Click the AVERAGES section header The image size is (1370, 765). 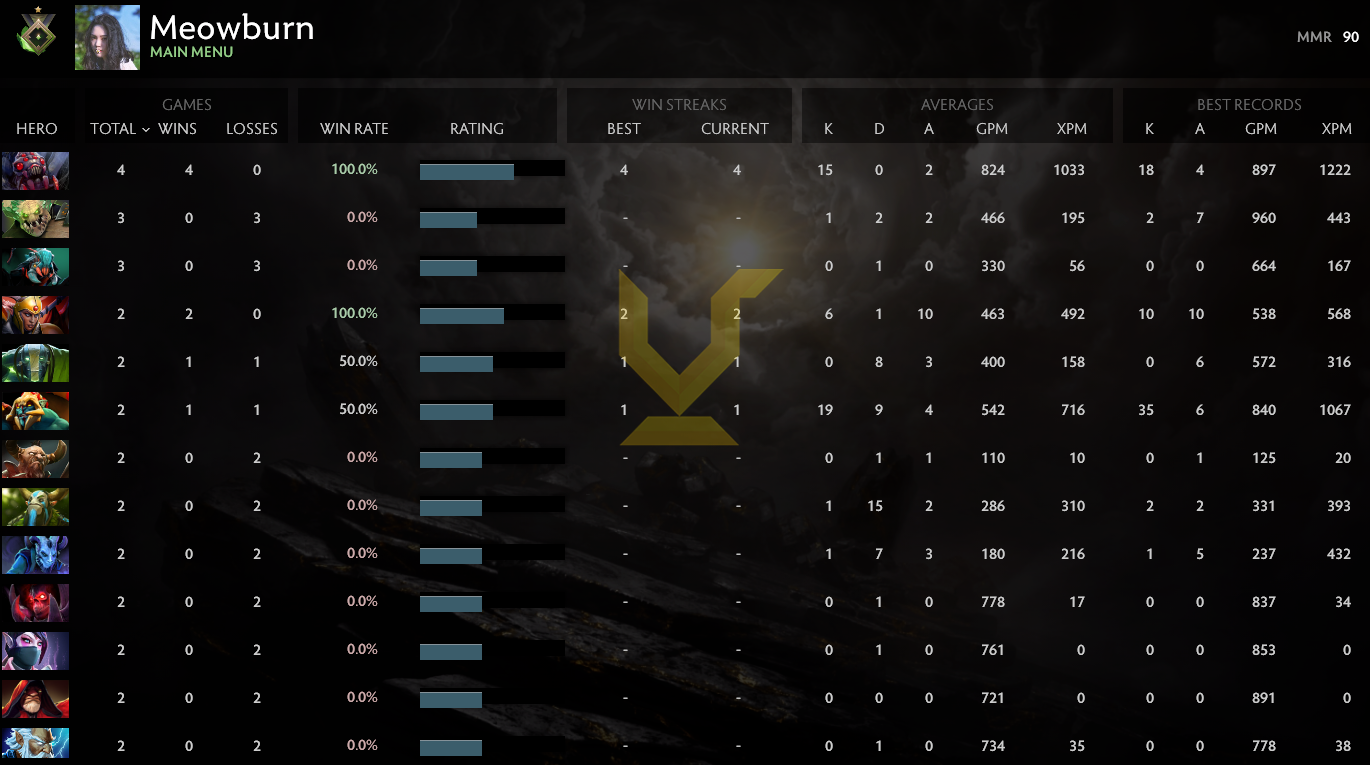click(957, 104)
